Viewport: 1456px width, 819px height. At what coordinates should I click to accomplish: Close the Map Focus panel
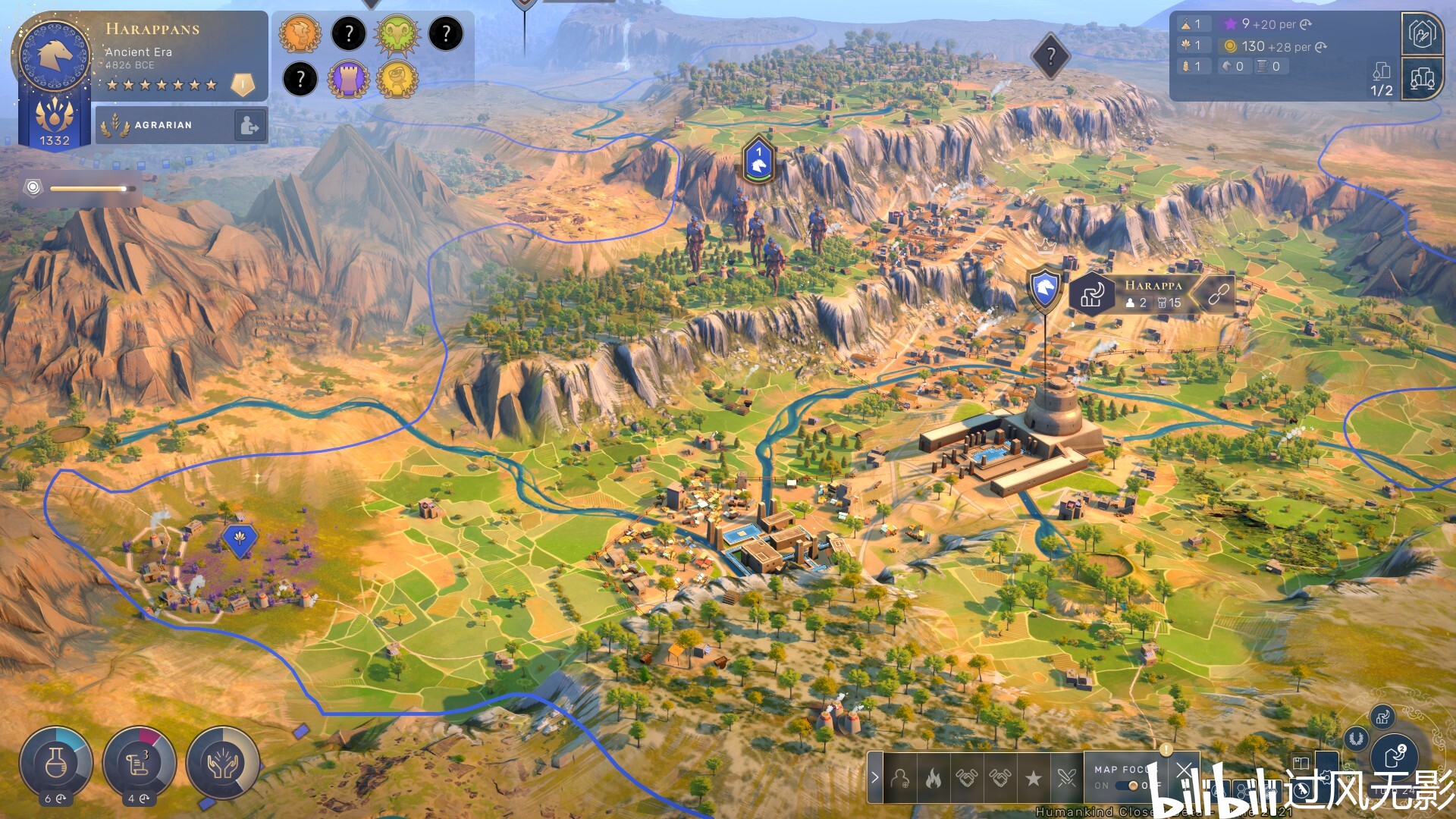click(1184, 771)
